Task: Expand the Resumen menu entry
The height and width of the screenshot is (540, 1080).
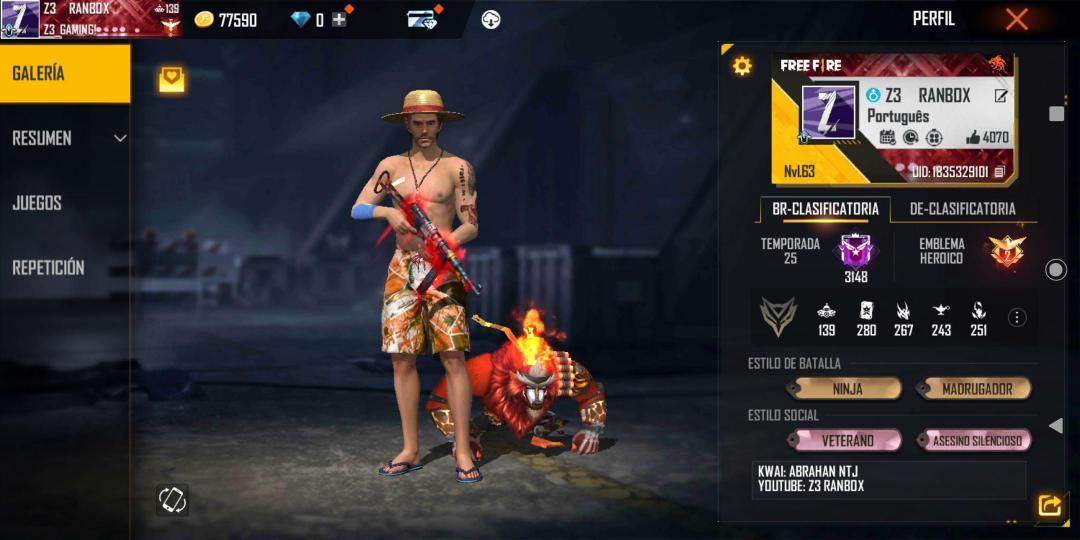Action: 66,138
